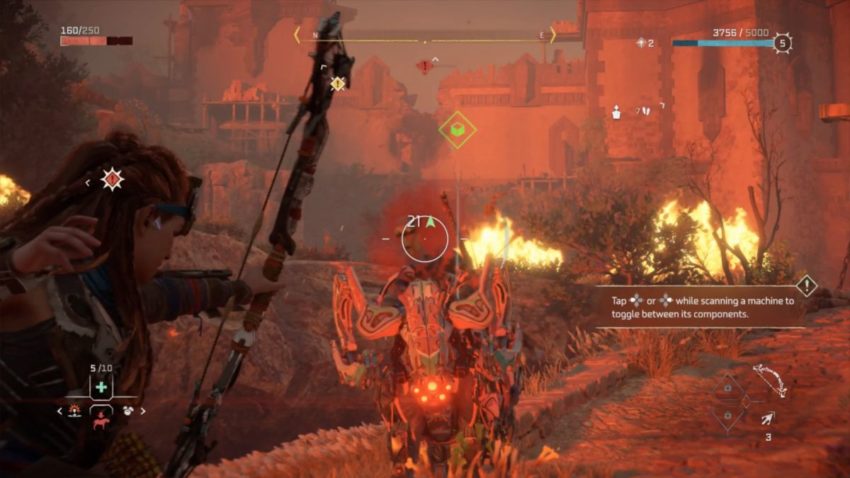Use the green medicine pouch
Image resolution: width=850 pixels, height=478 pixels.
point(101,387)
